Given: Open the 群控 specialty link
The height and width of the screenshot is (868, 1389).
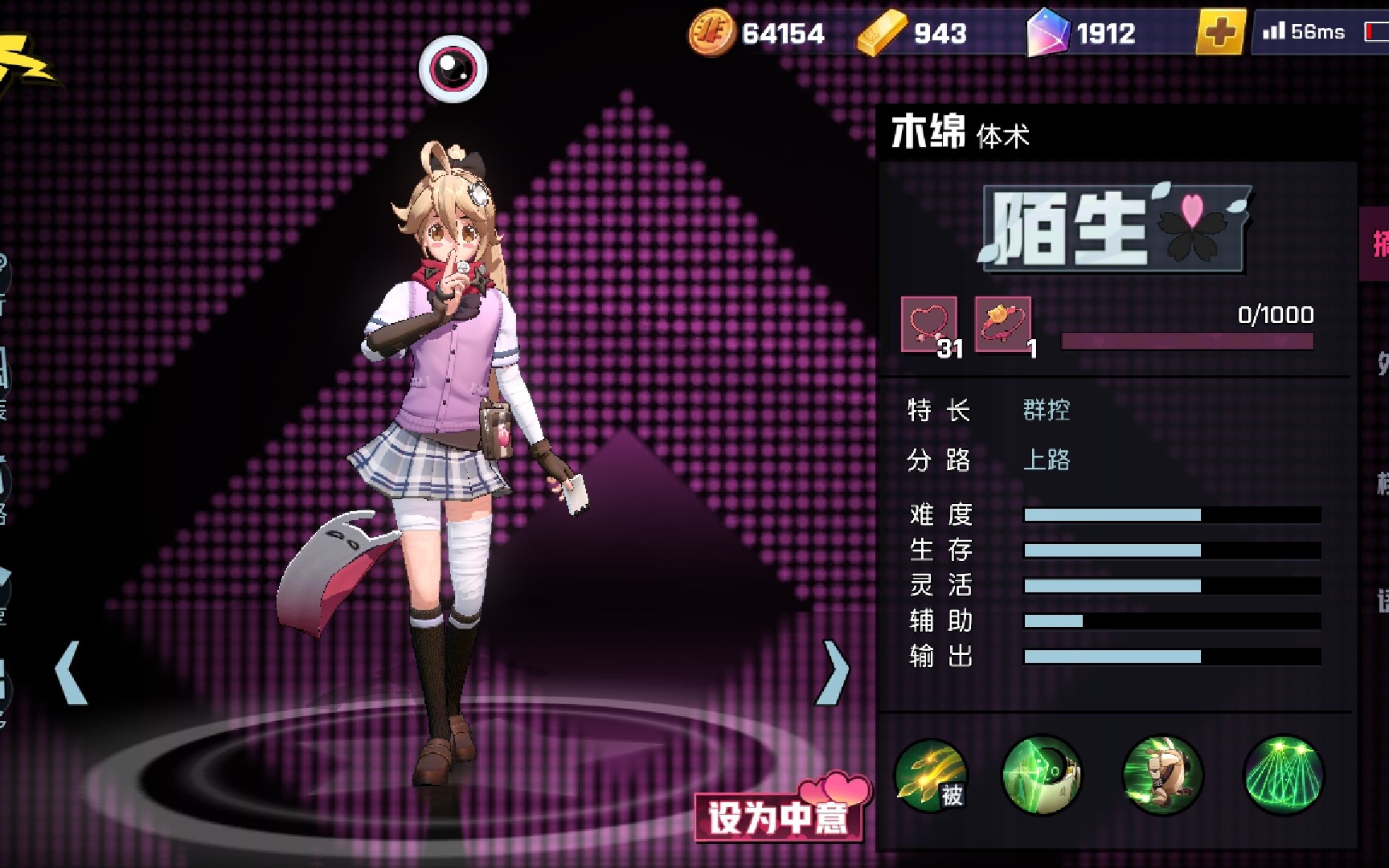Looking at the screenshot, I should coord(1047,411).
